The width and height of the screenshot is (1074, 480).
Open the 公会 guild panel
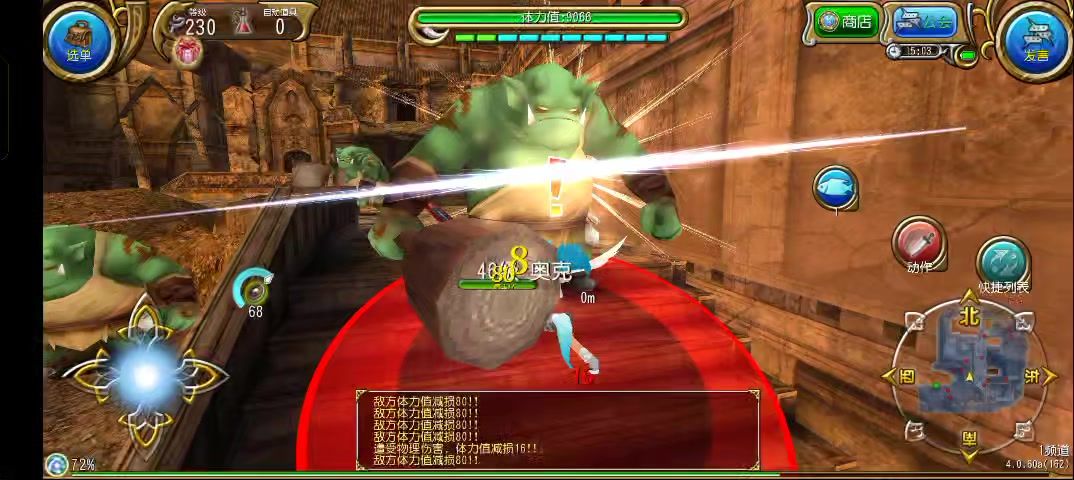(924, 21)
